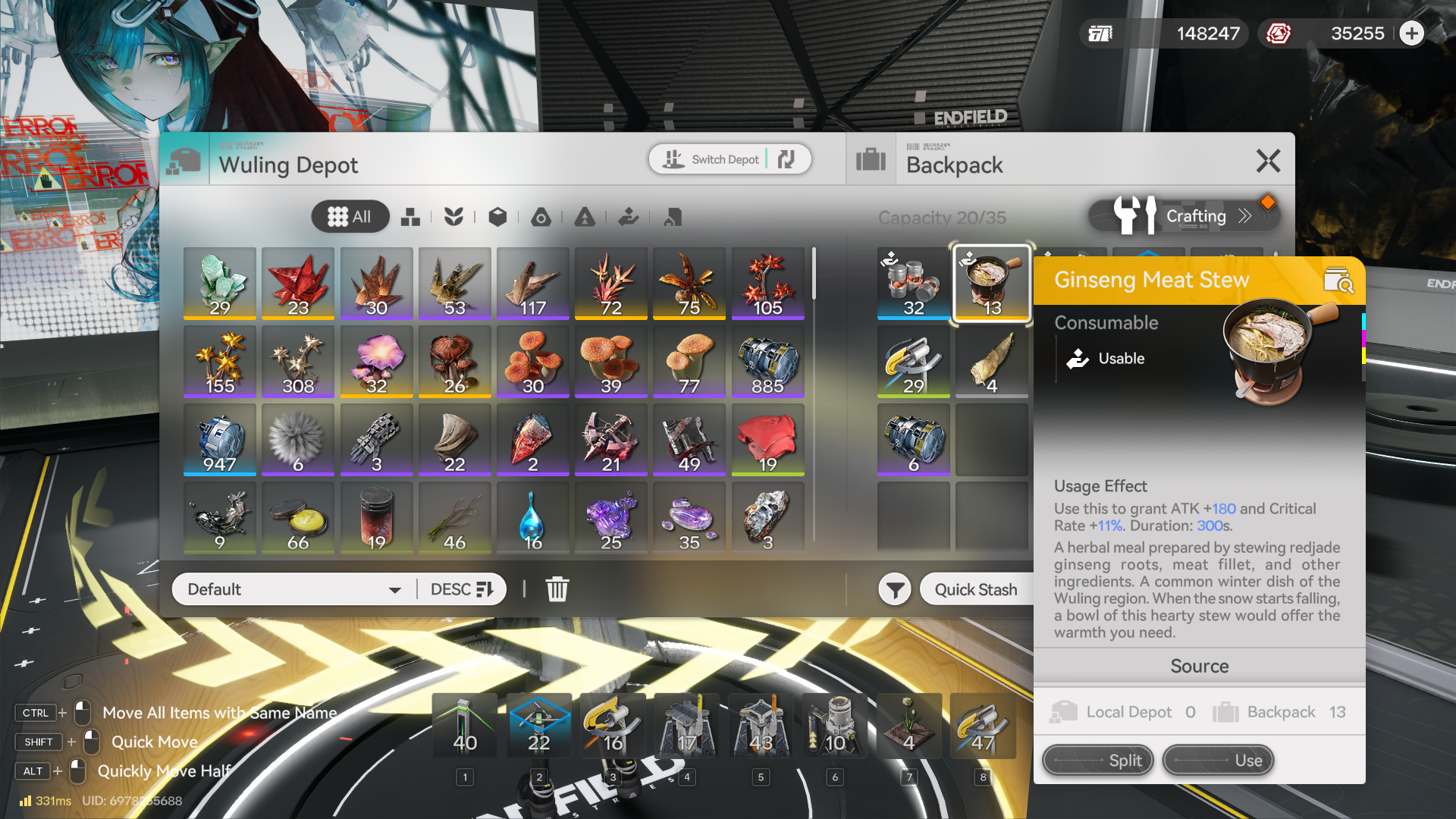Screen dimensions: 1456x819
Task: Open the Default sort dropdown
Action: (293, 589)
